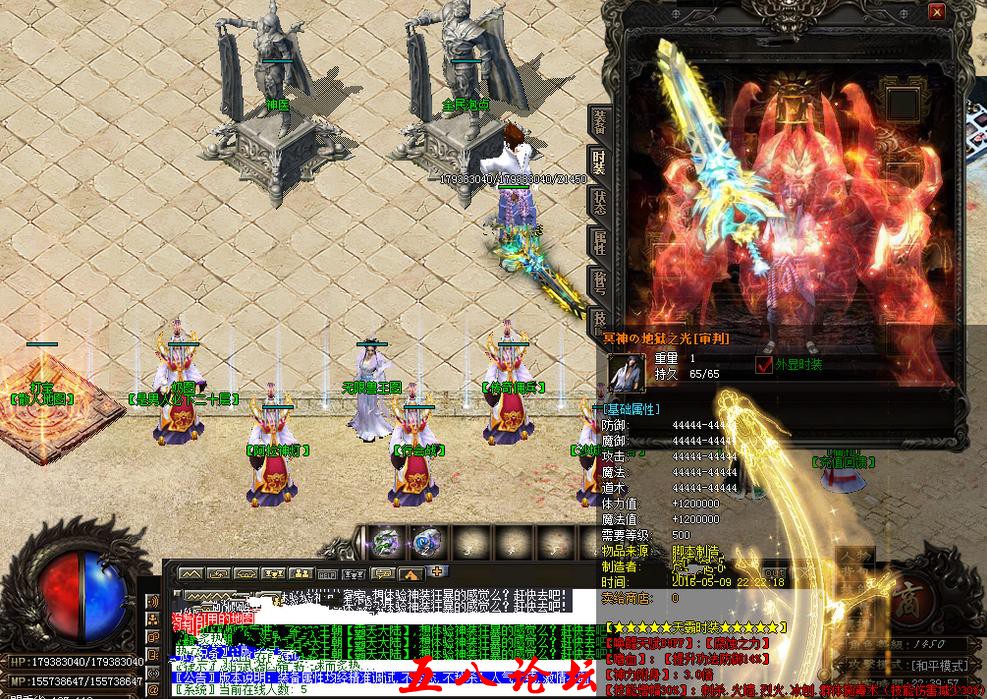Open the 时装 fashion tab

pos(598,166)
